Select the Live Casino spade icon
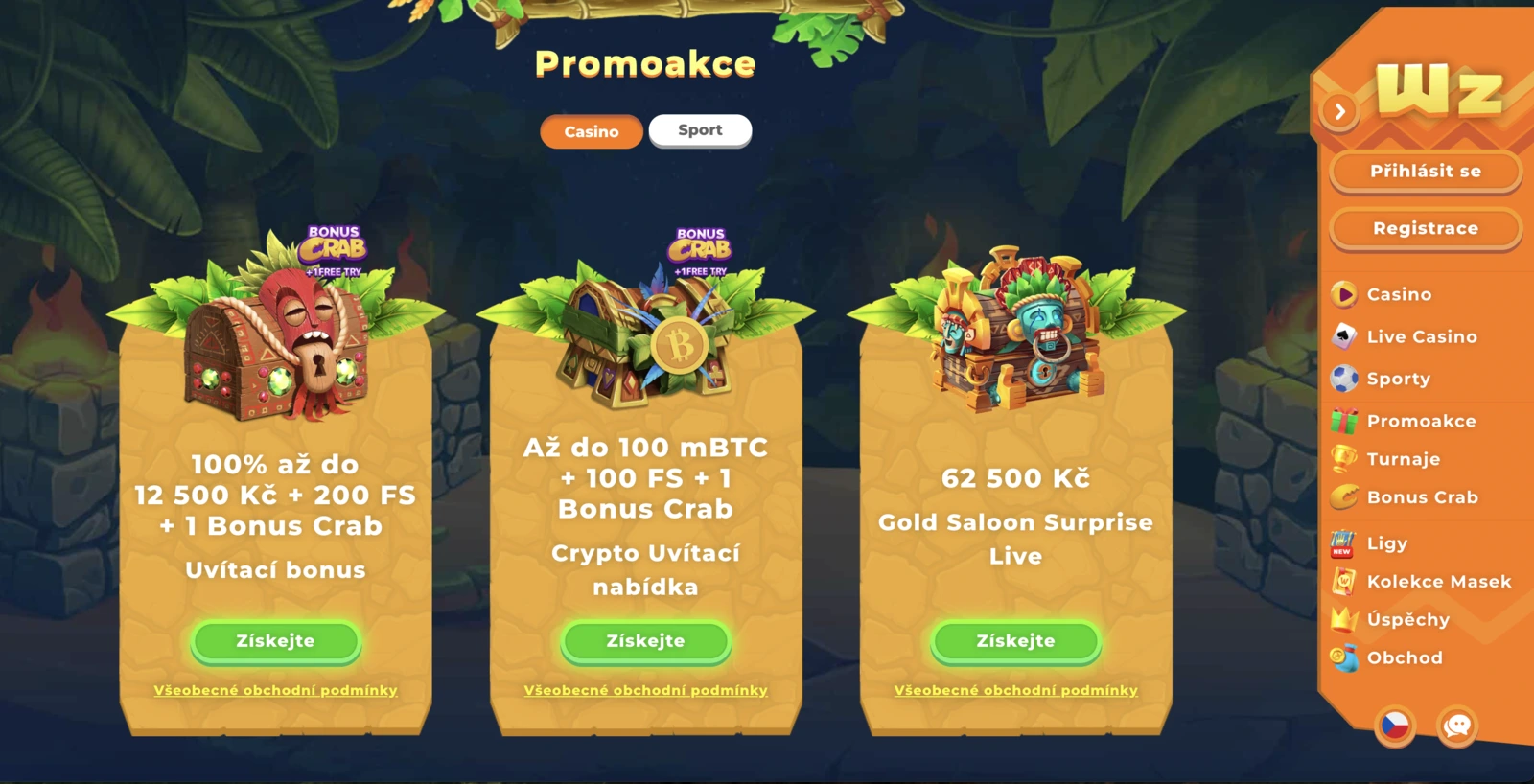 [1345, 336]
